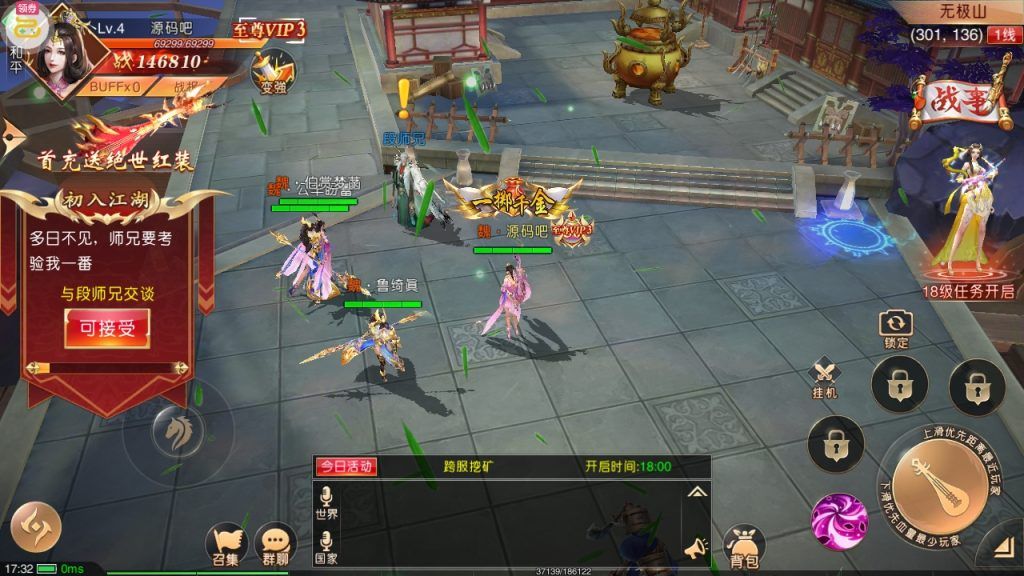This screenshot has width=1024, height=576.
Task: Activate the purple swirl skill
Action: [x=839, y=518]
